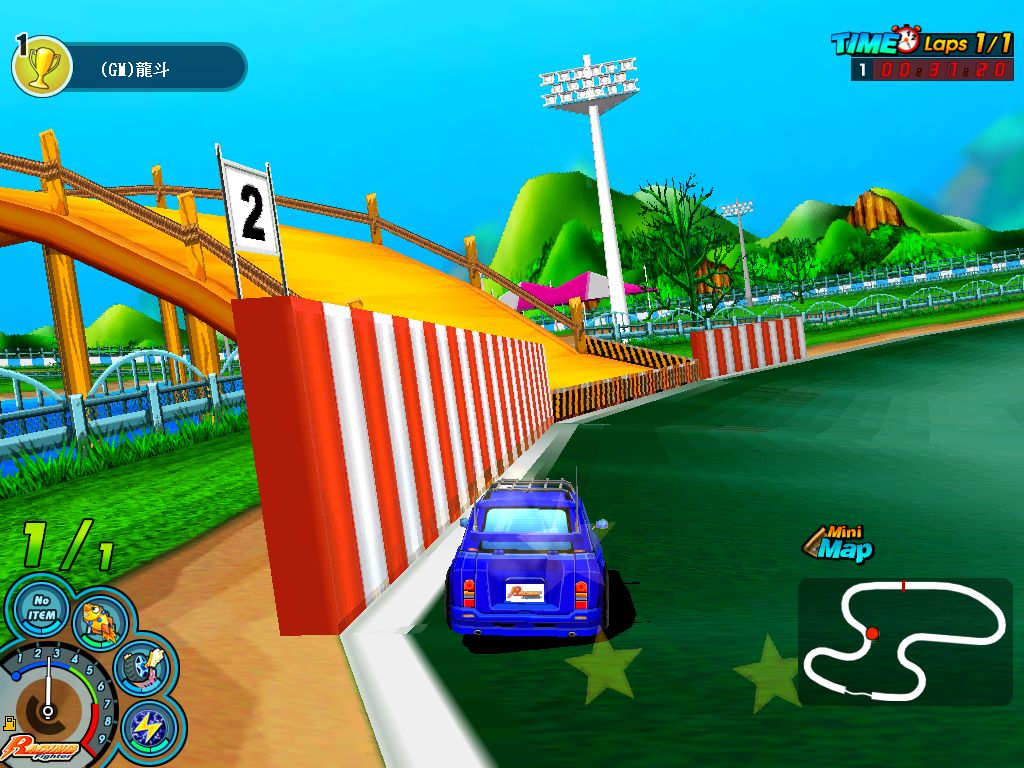1024x768 pixels.
Task: Select the empty "No ITEM" slot
Action: coord(38,609)
